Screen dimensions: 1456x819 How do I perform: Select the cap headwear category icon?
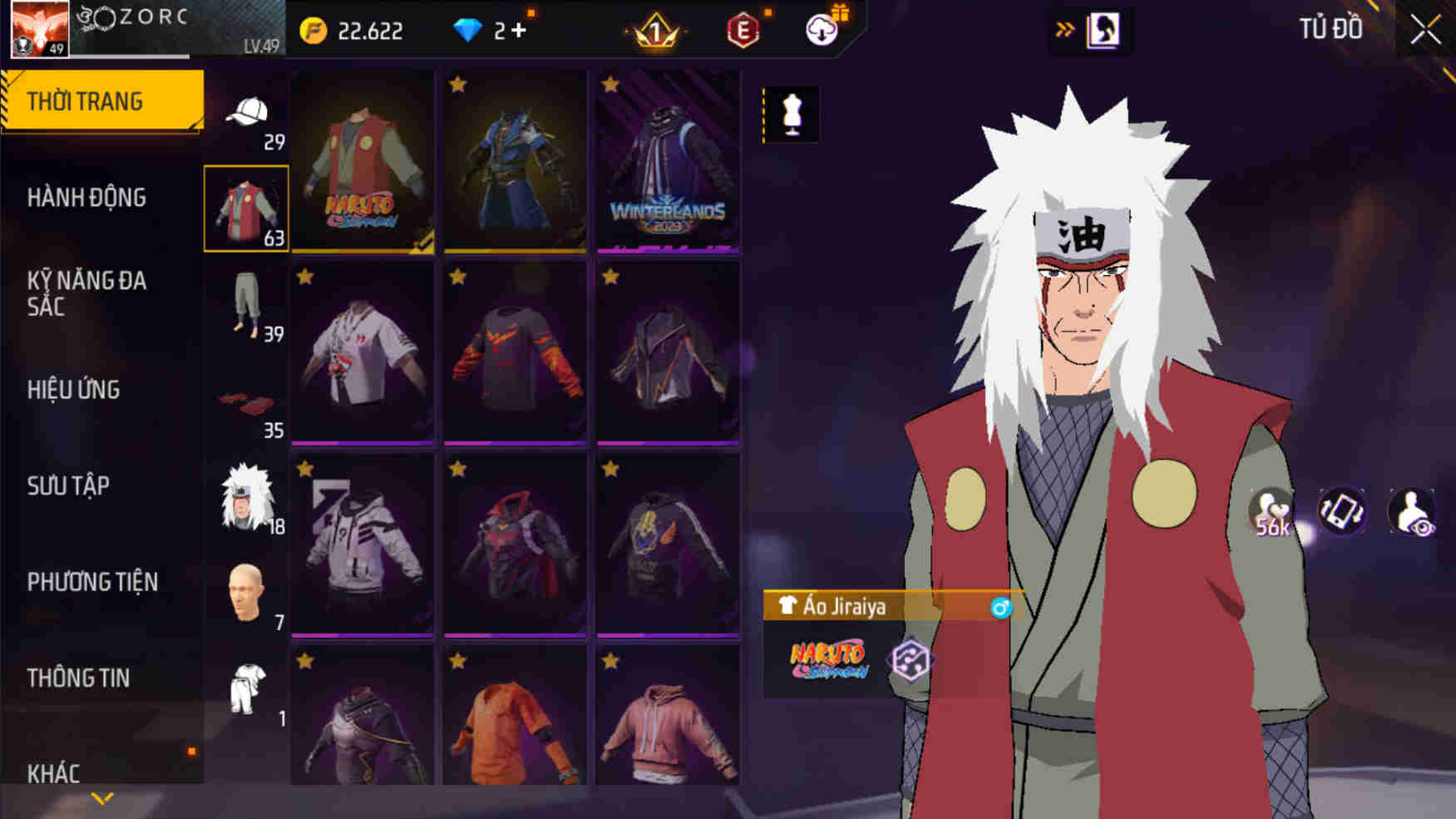coord(247,112)
